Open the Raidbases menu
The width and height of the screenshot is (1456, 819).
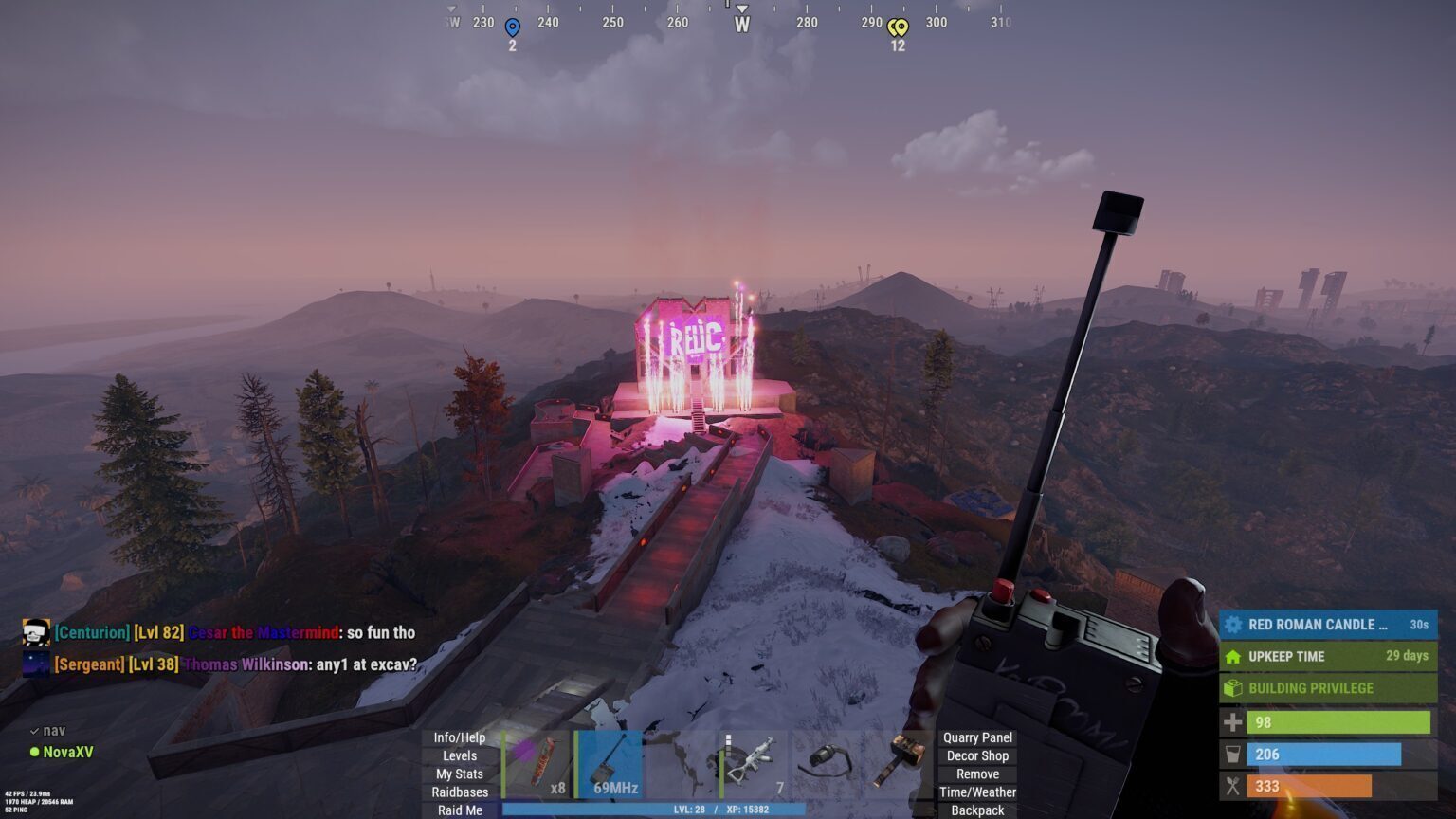tap(460, 792)
